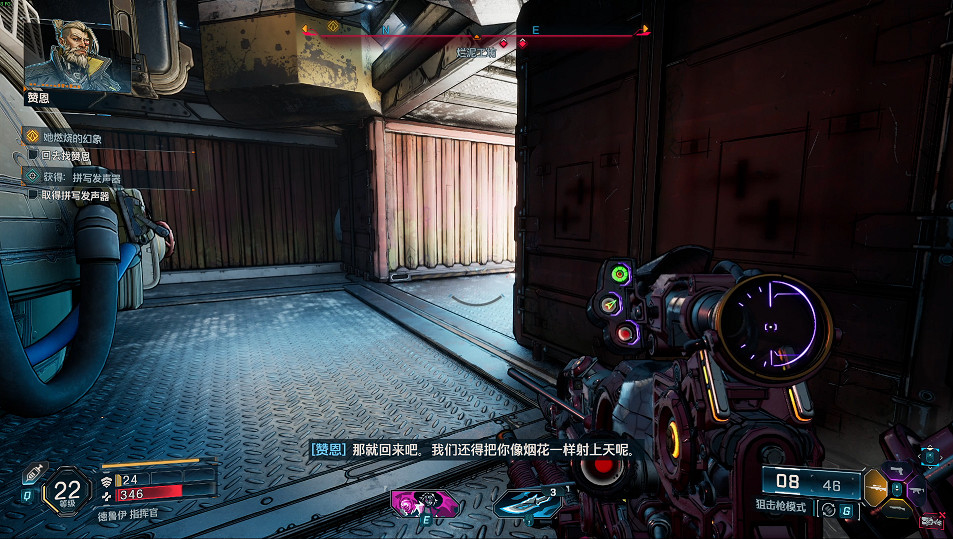Click the 回去找赞恩 objective line
This screenshot has height=539, width=953.
pyautogui.click(x=65, y=156)
